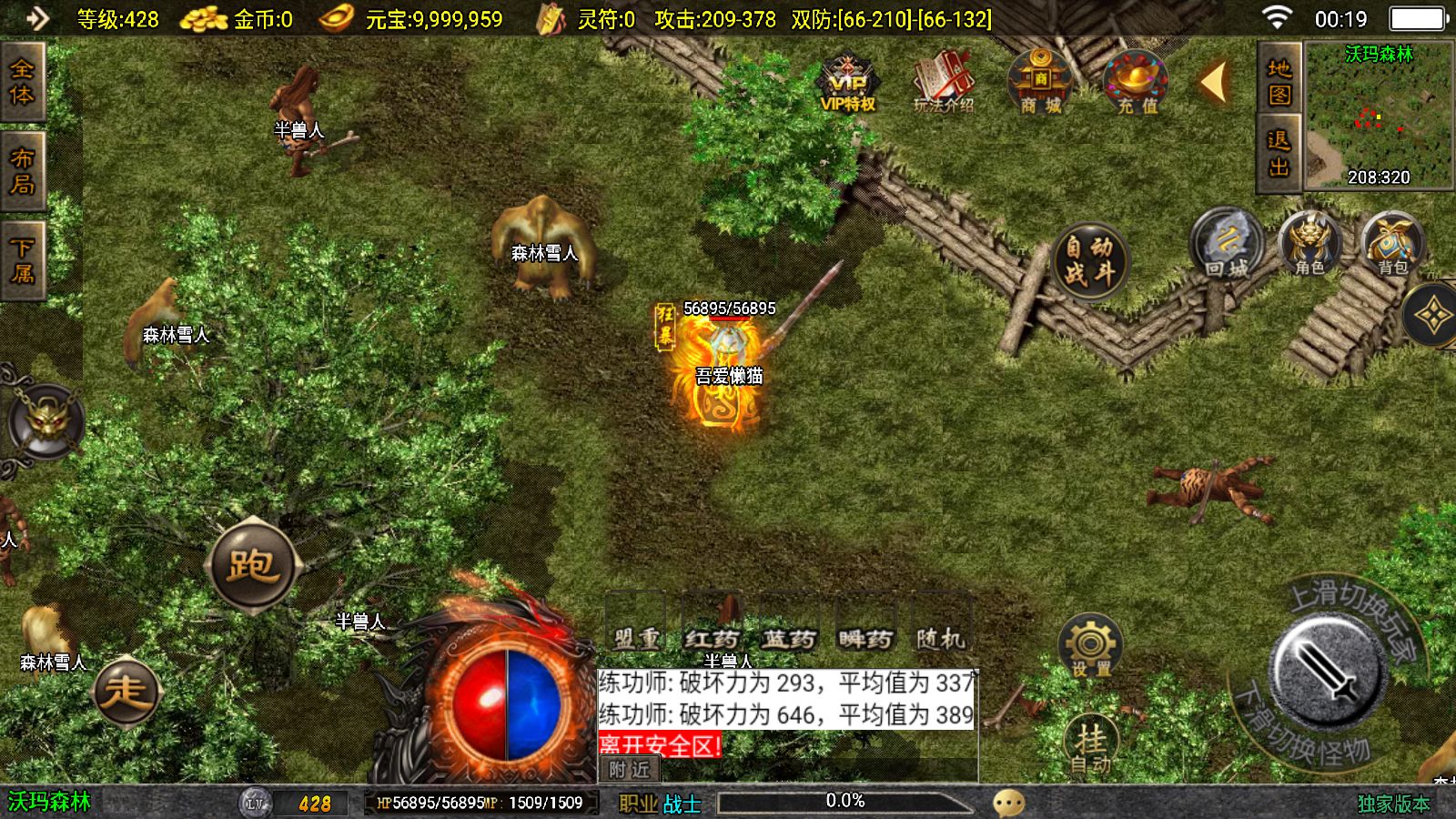
Task: Collapse the top icon row with the arrow
Action: click(1214, 82)
